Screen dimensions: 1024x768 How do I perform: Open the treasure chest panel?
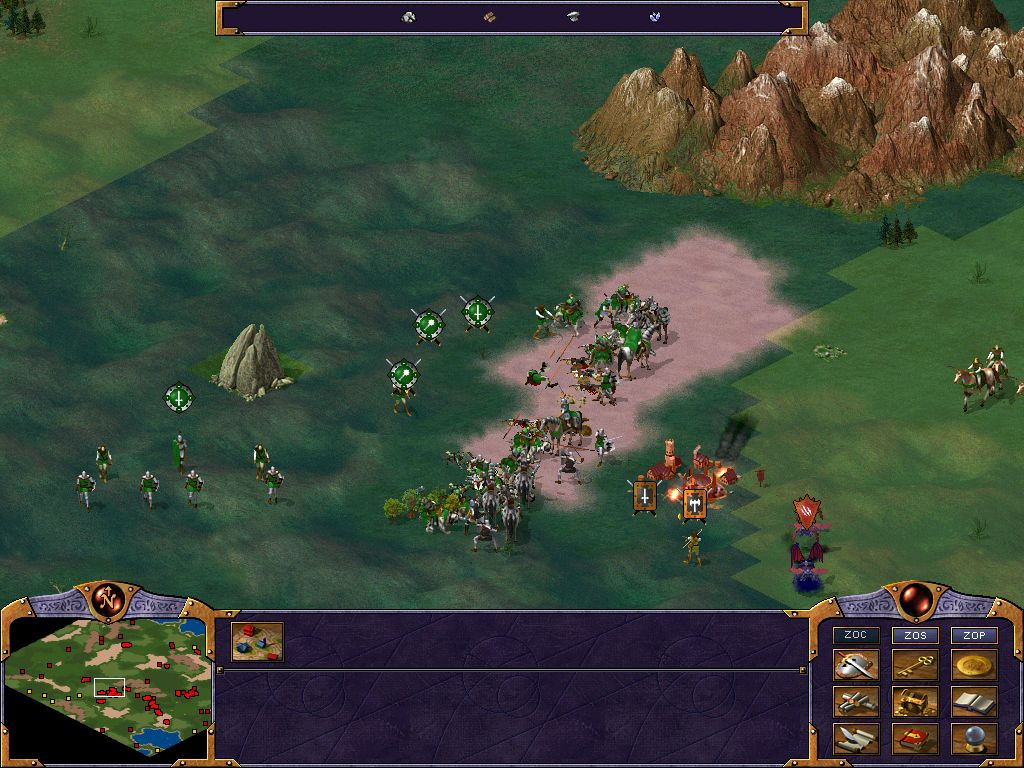click(915, 702)
